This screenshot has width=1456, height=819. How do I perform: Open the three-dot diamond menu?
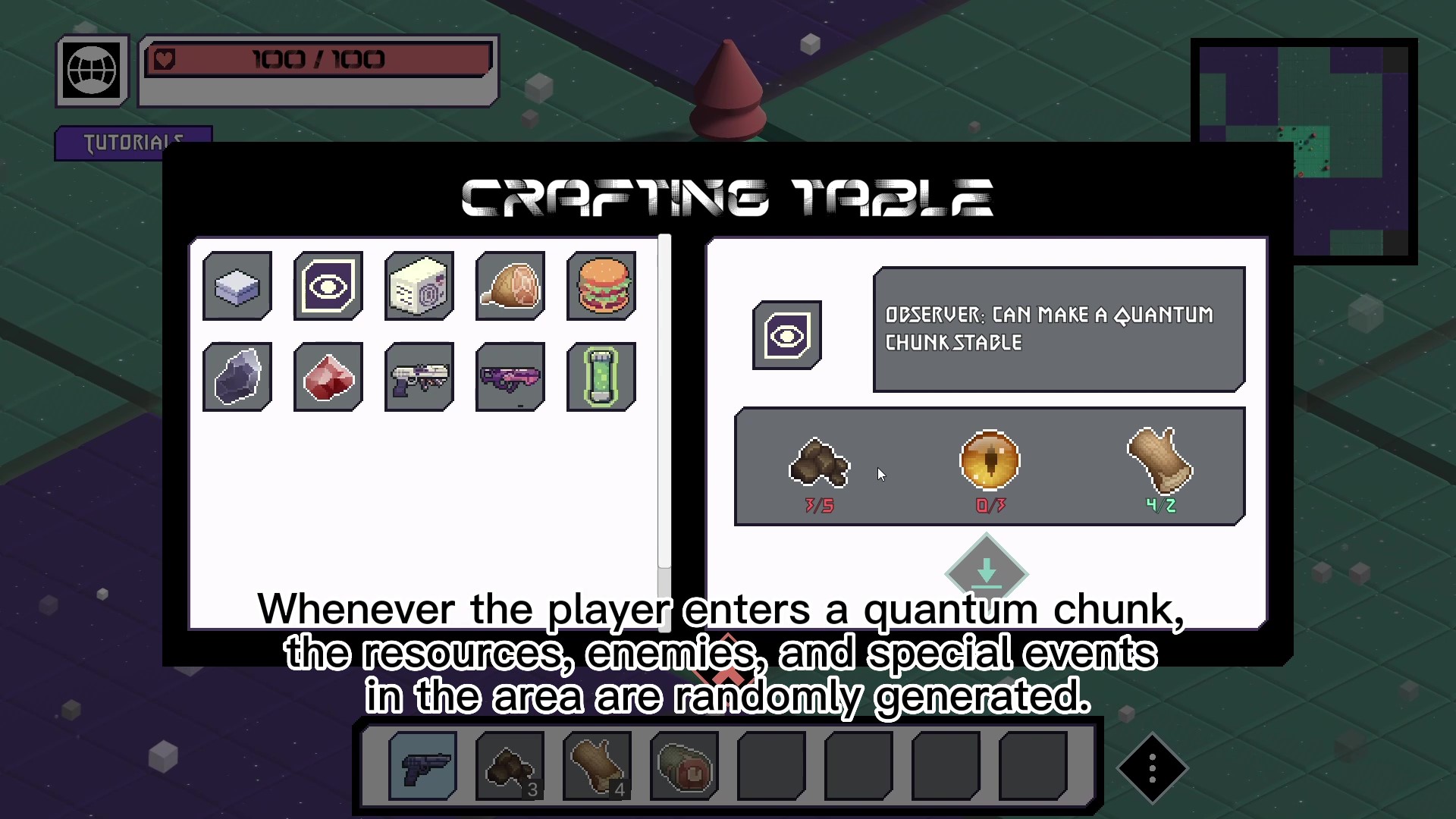click(1152, 768)
